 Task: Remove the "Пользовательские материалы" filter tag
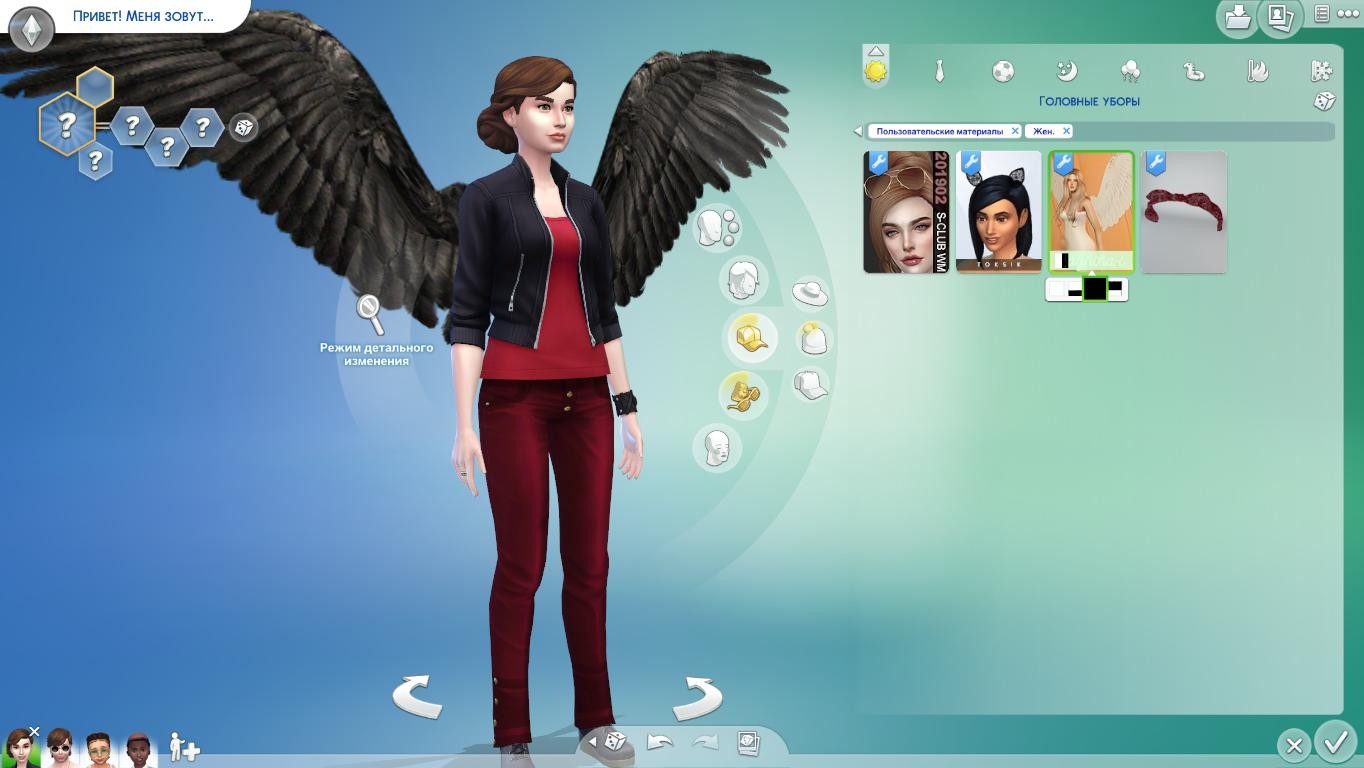[1015, 131]
